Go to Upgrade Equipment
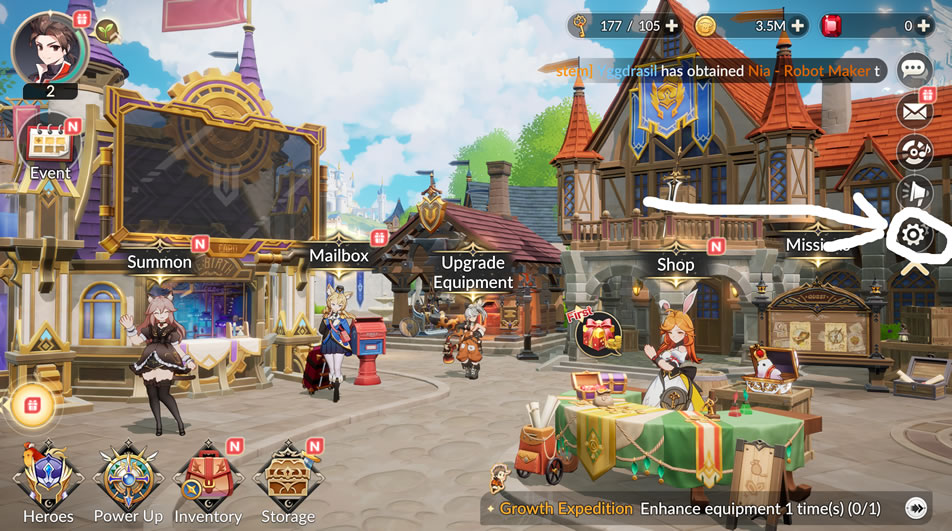The width and height of the screenshot is (952, 531). [x=473, y=272]
